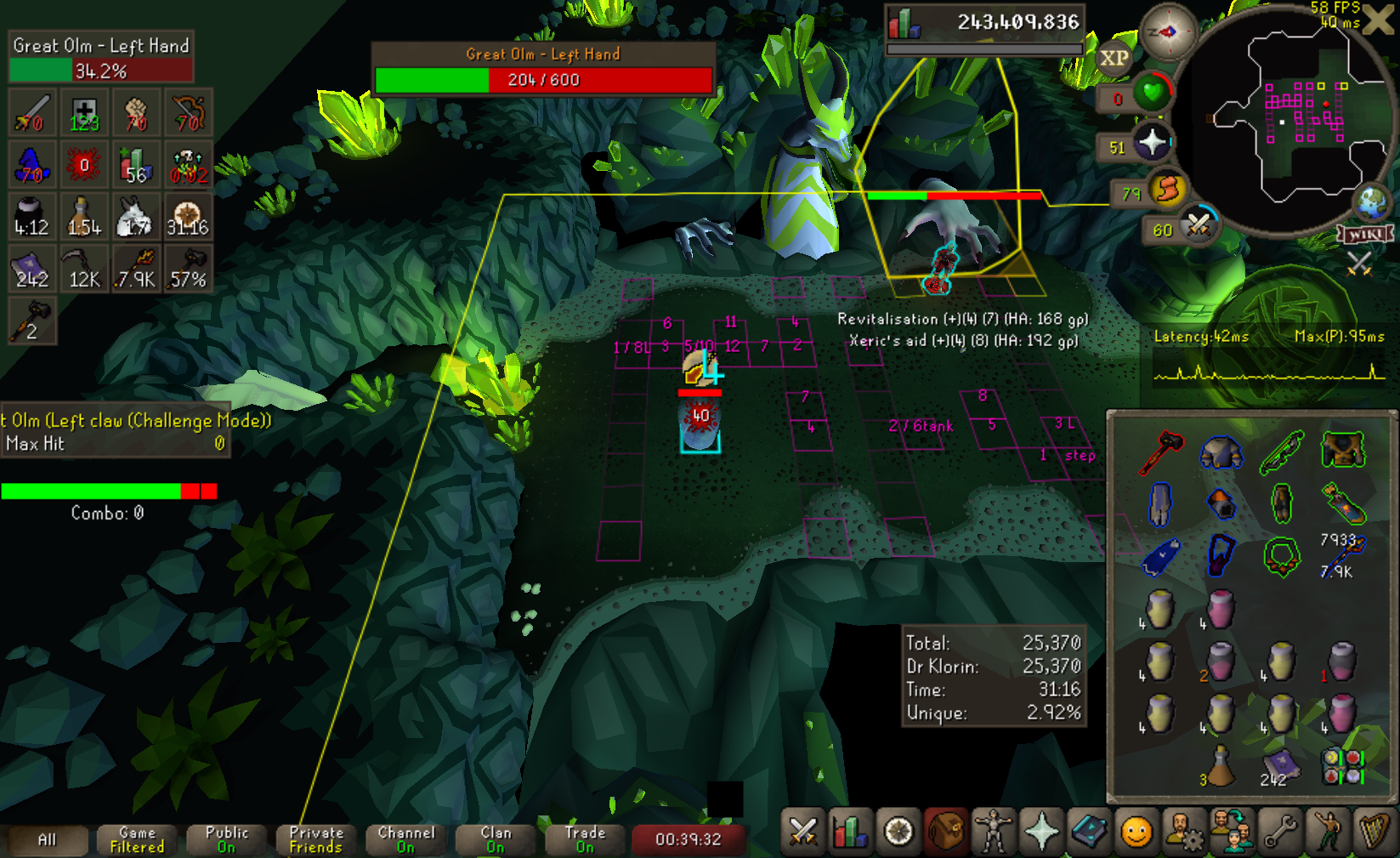Switch to the Skills tab

[x=849, y=832]
